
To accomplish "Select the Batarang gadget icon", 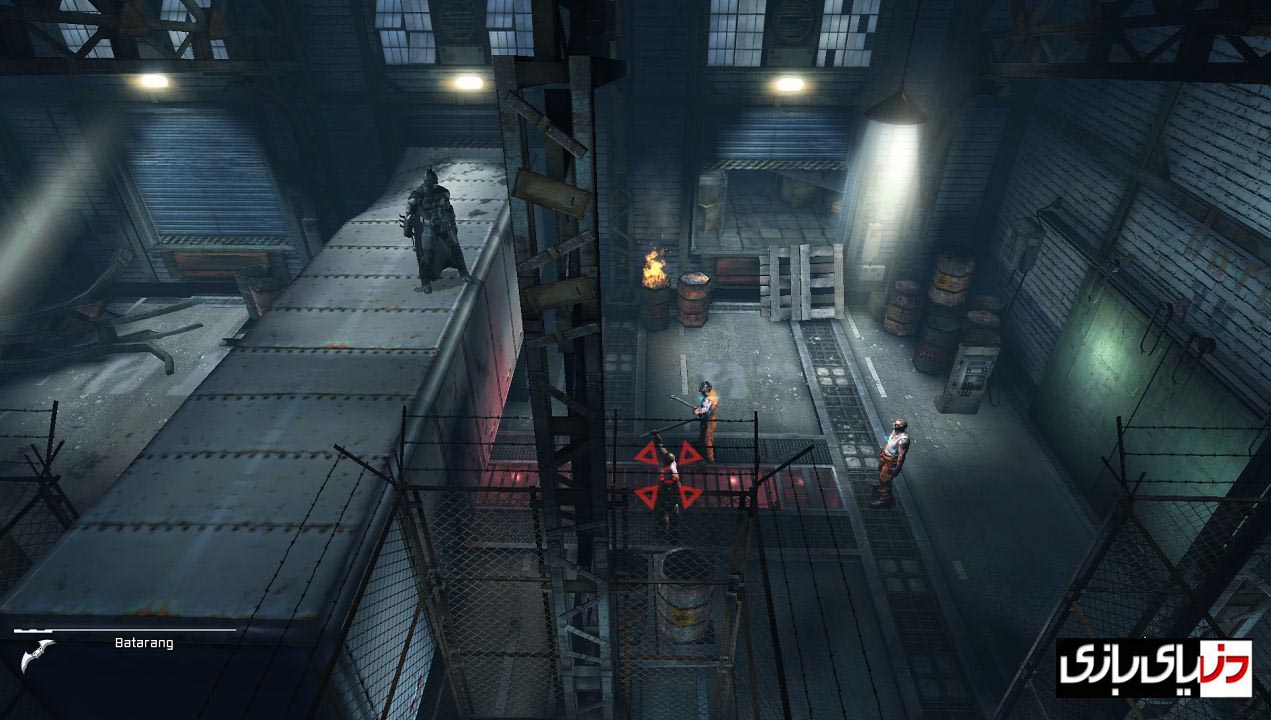I will coord(37,656).
